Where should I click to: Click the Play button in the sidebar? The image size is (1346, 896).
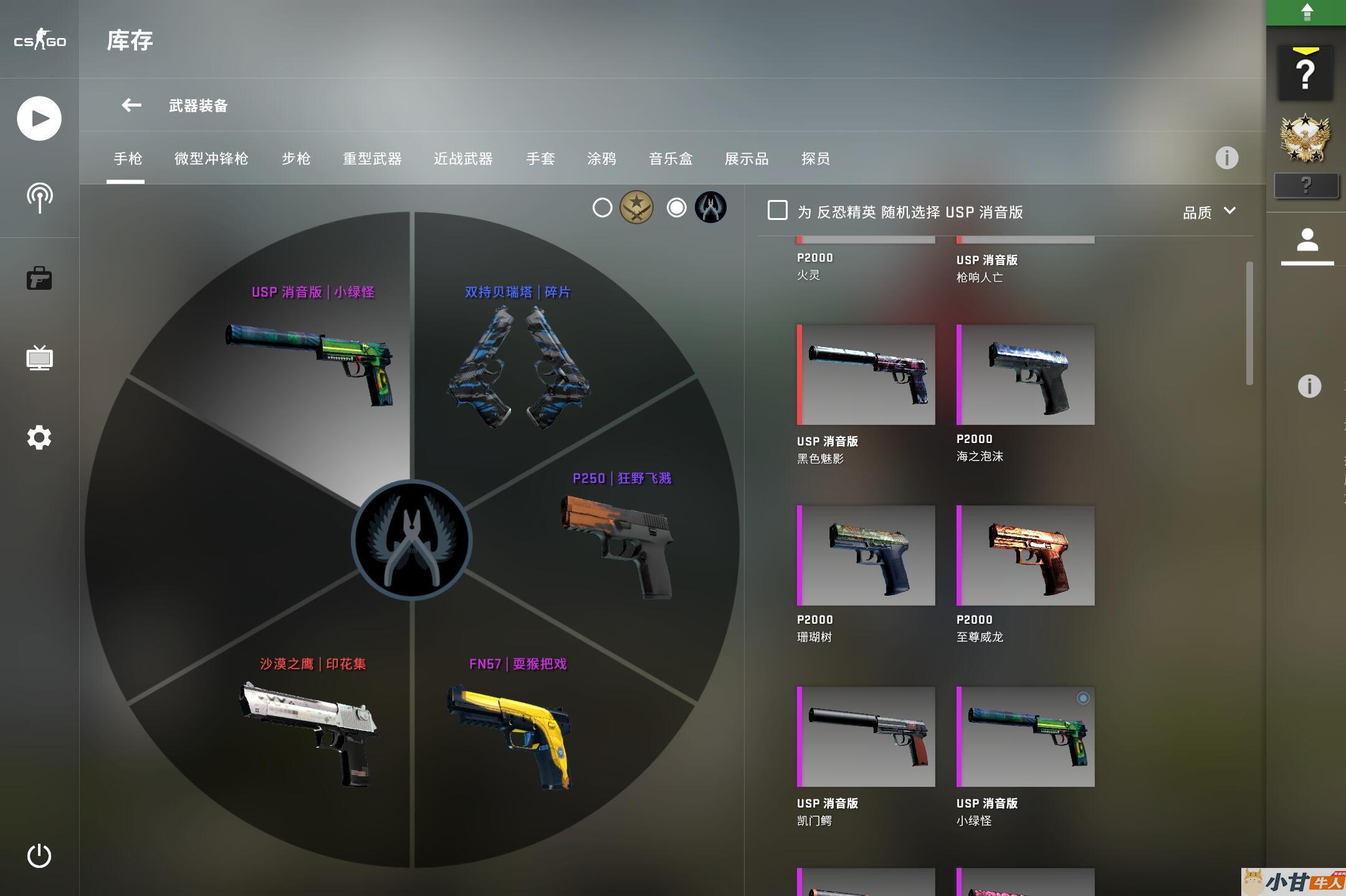pos(39,118)
